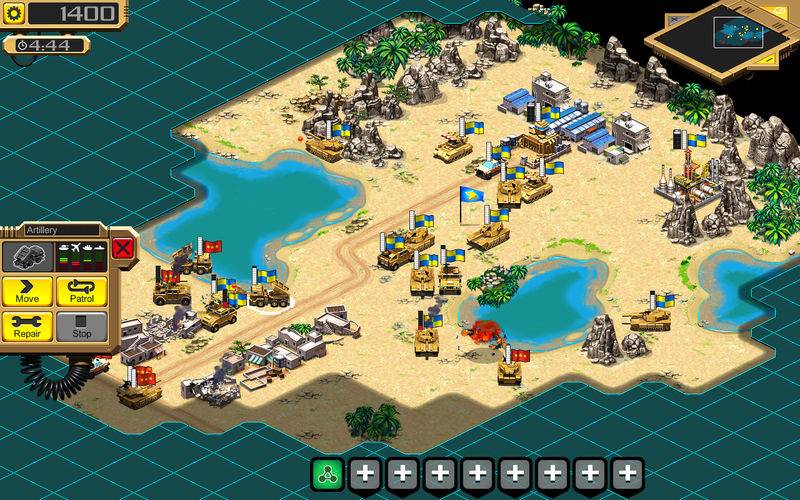
Task: Stop the selected unit
Action: (x=81, y=326)
